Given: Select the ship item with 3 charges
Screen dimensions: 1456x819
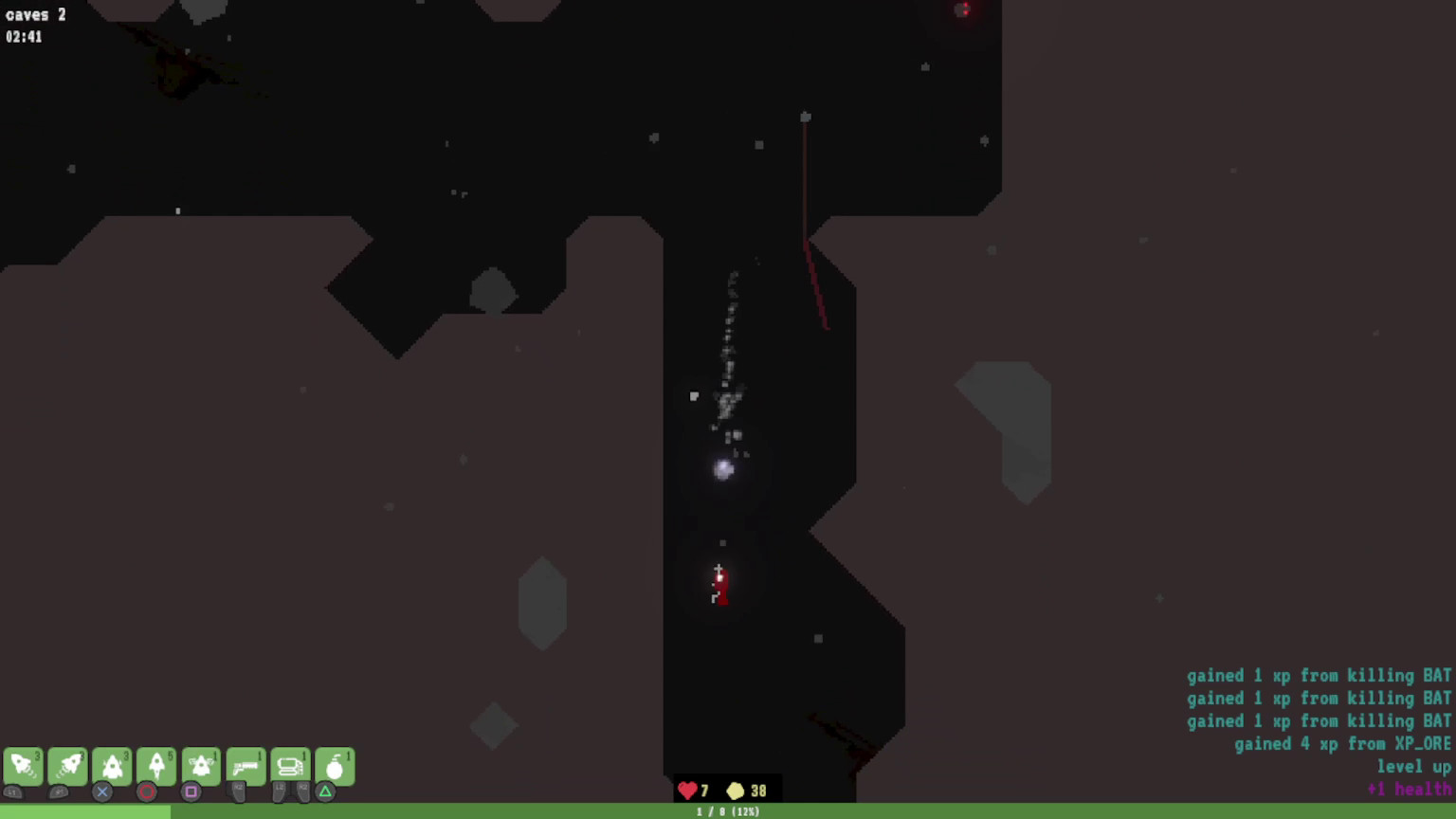Looking at the screenshot, I should pyautogui.click(x=113, y=766).
